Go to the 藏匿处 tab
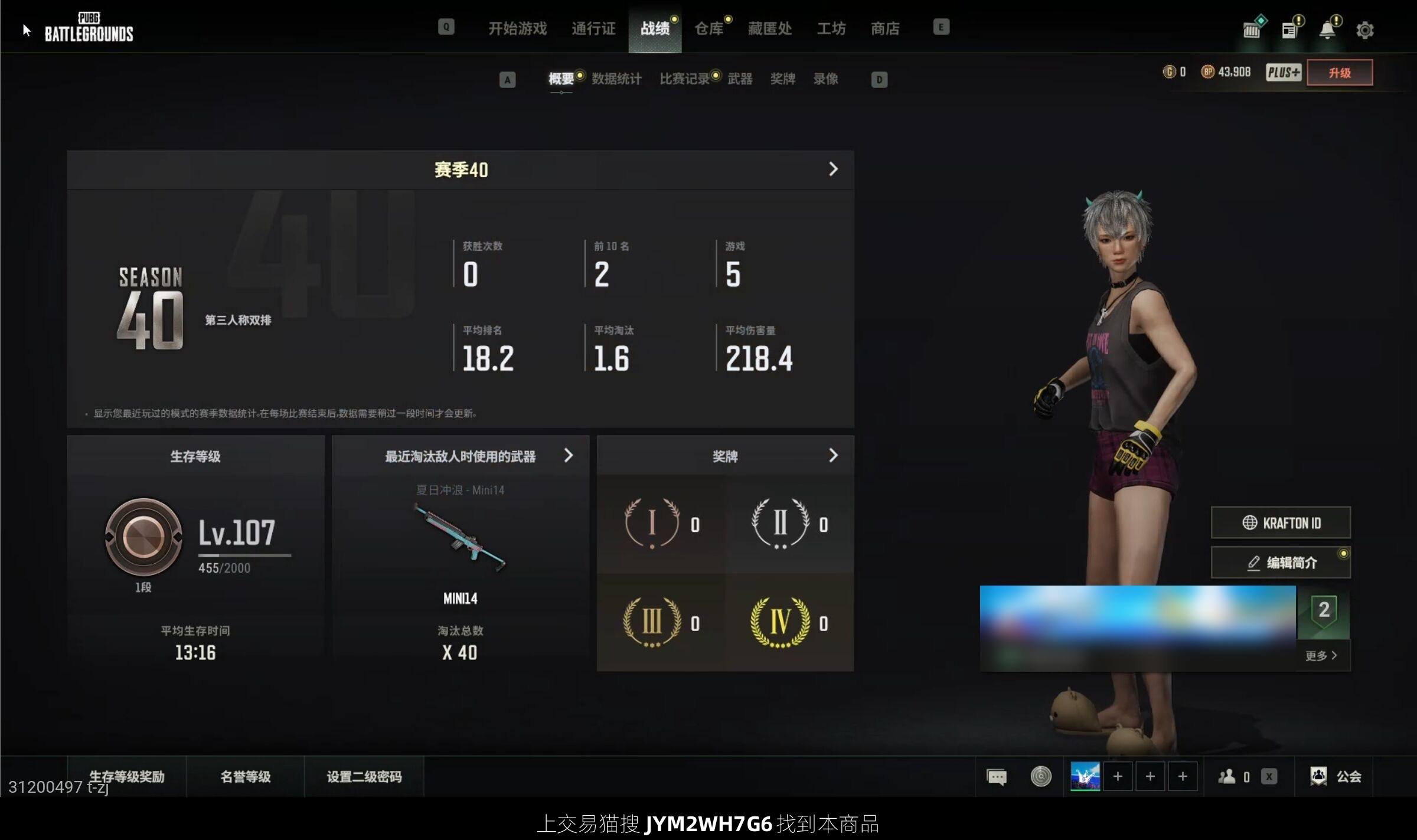 pos(769,28)
